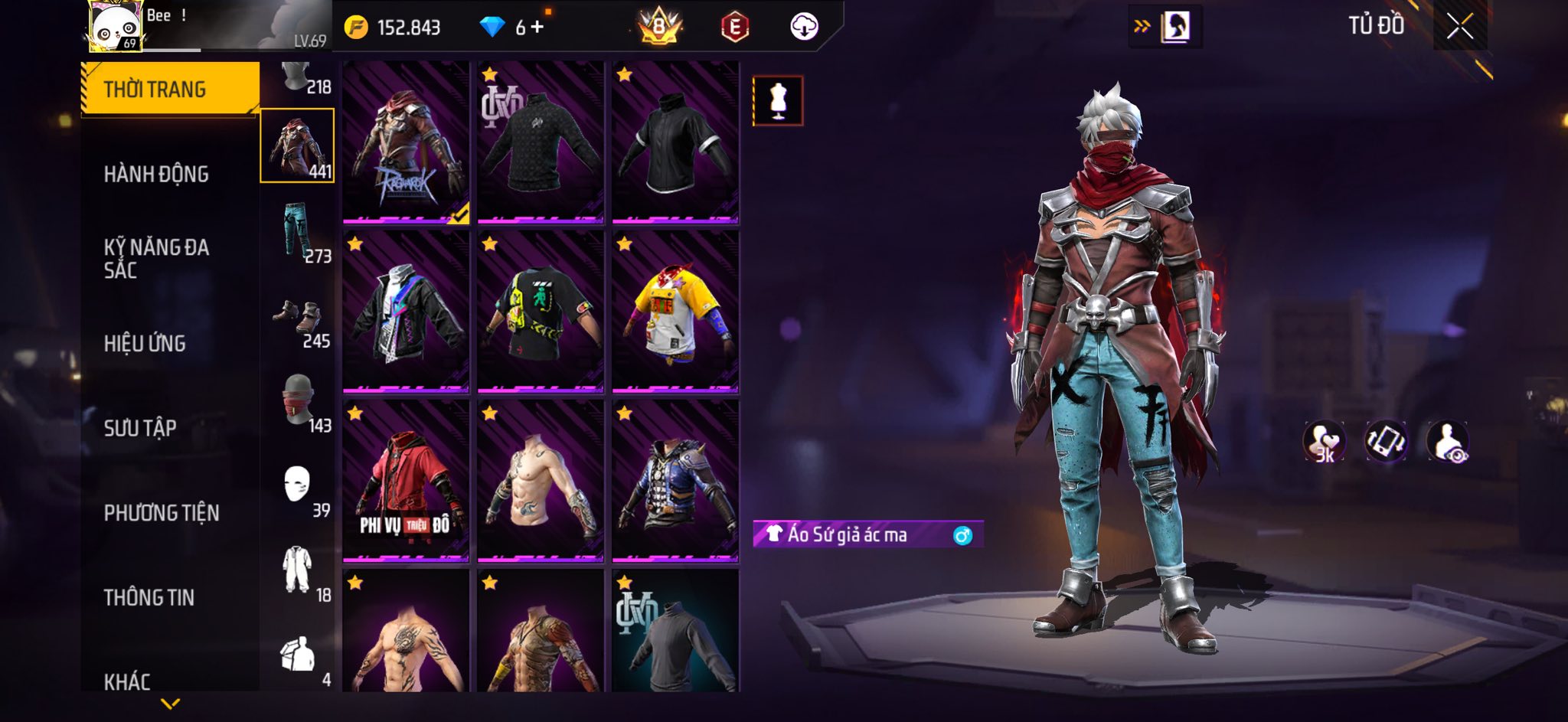Screen dimensions: 1568x722
Task: Click the character rotate view icon
Action: pos(1386,442)
